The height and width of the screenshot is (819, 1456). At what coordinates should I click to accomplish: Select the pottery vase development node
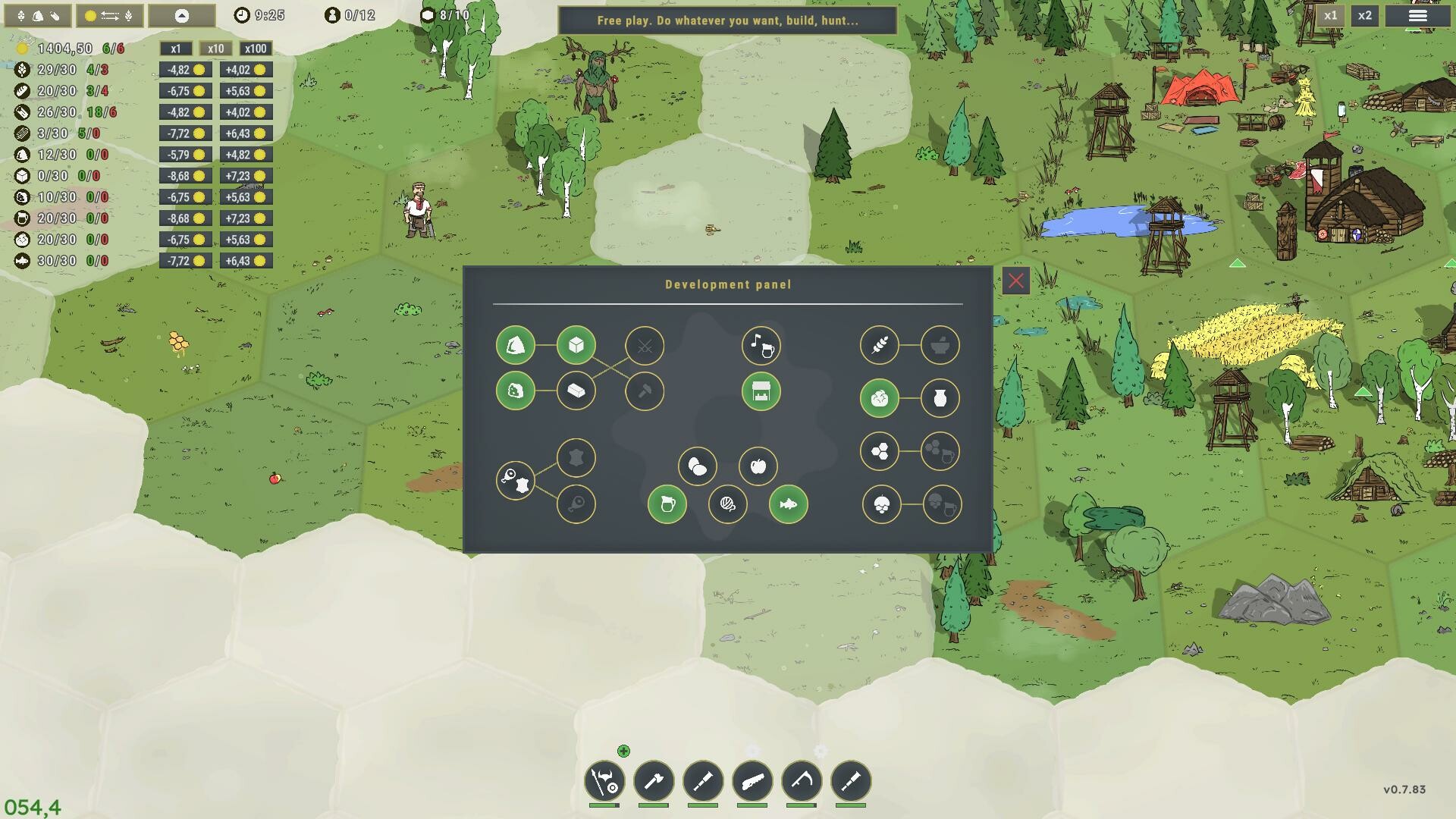941,397
